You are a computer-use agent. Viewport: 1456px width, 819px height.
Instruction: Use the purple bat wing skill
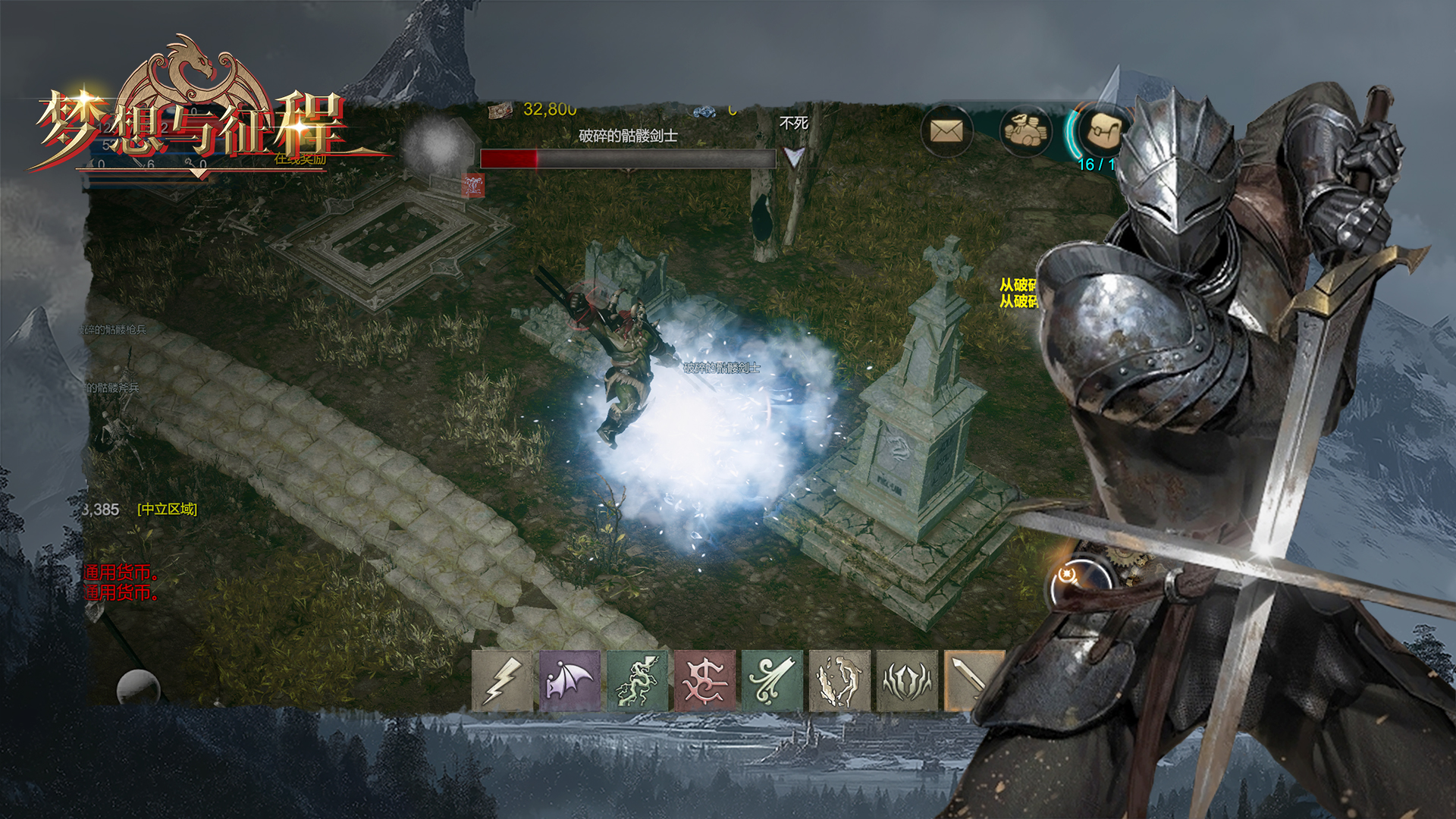(570, 680)
